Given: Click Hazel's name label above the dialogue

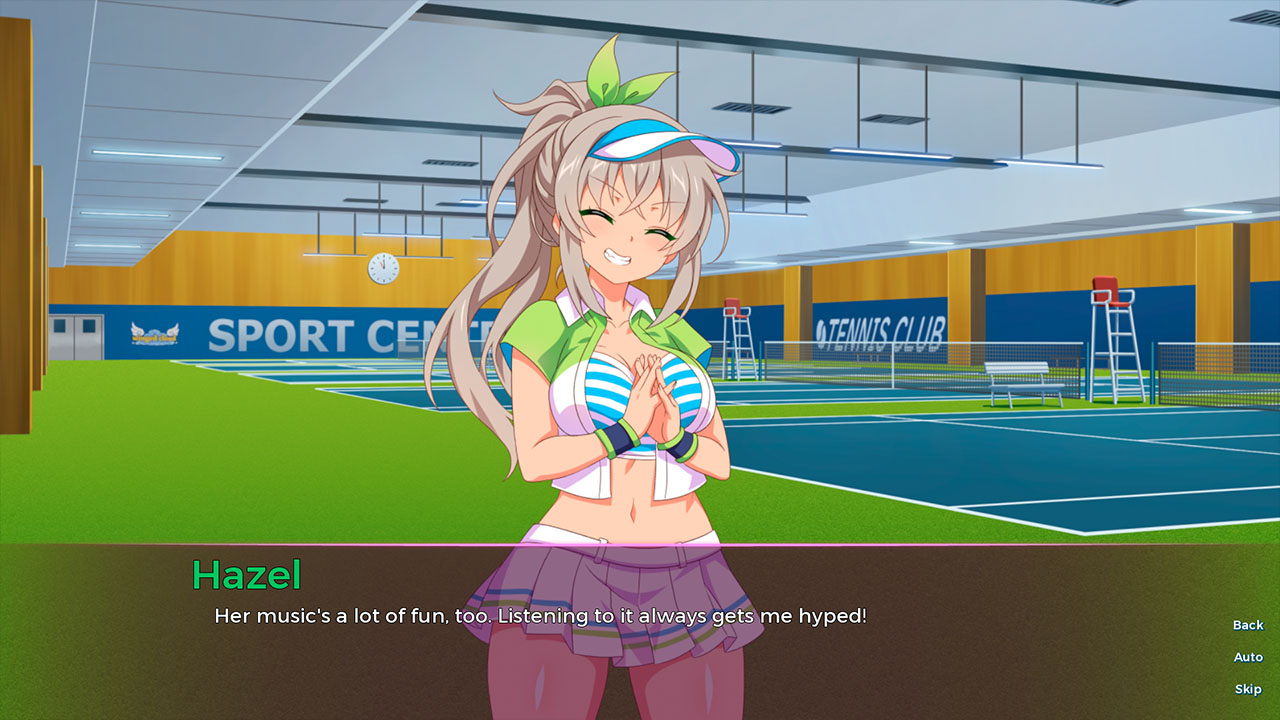Looking at the screenshot, I should click(247, 573).
